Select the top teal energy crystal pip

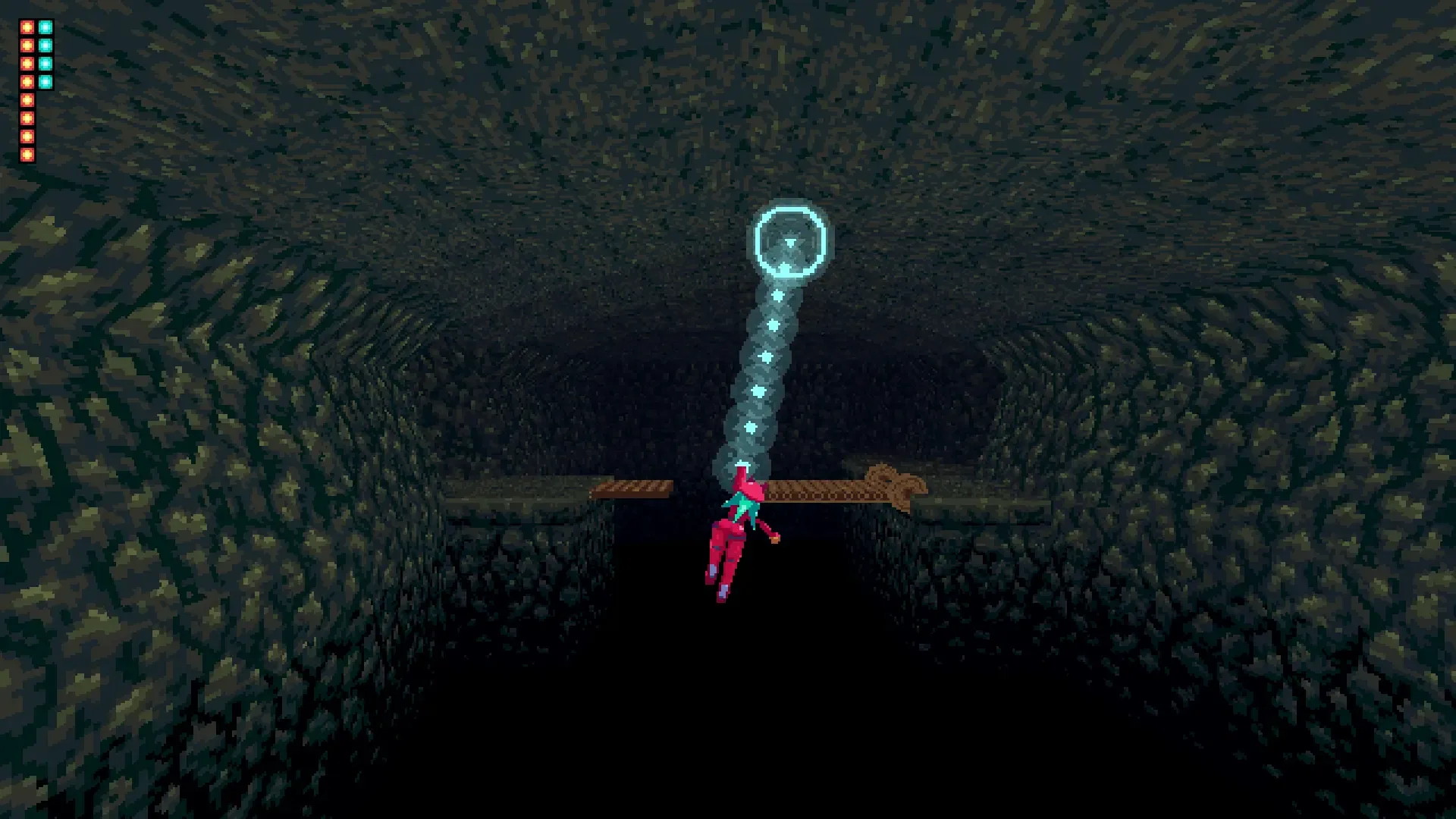point(45,27)
